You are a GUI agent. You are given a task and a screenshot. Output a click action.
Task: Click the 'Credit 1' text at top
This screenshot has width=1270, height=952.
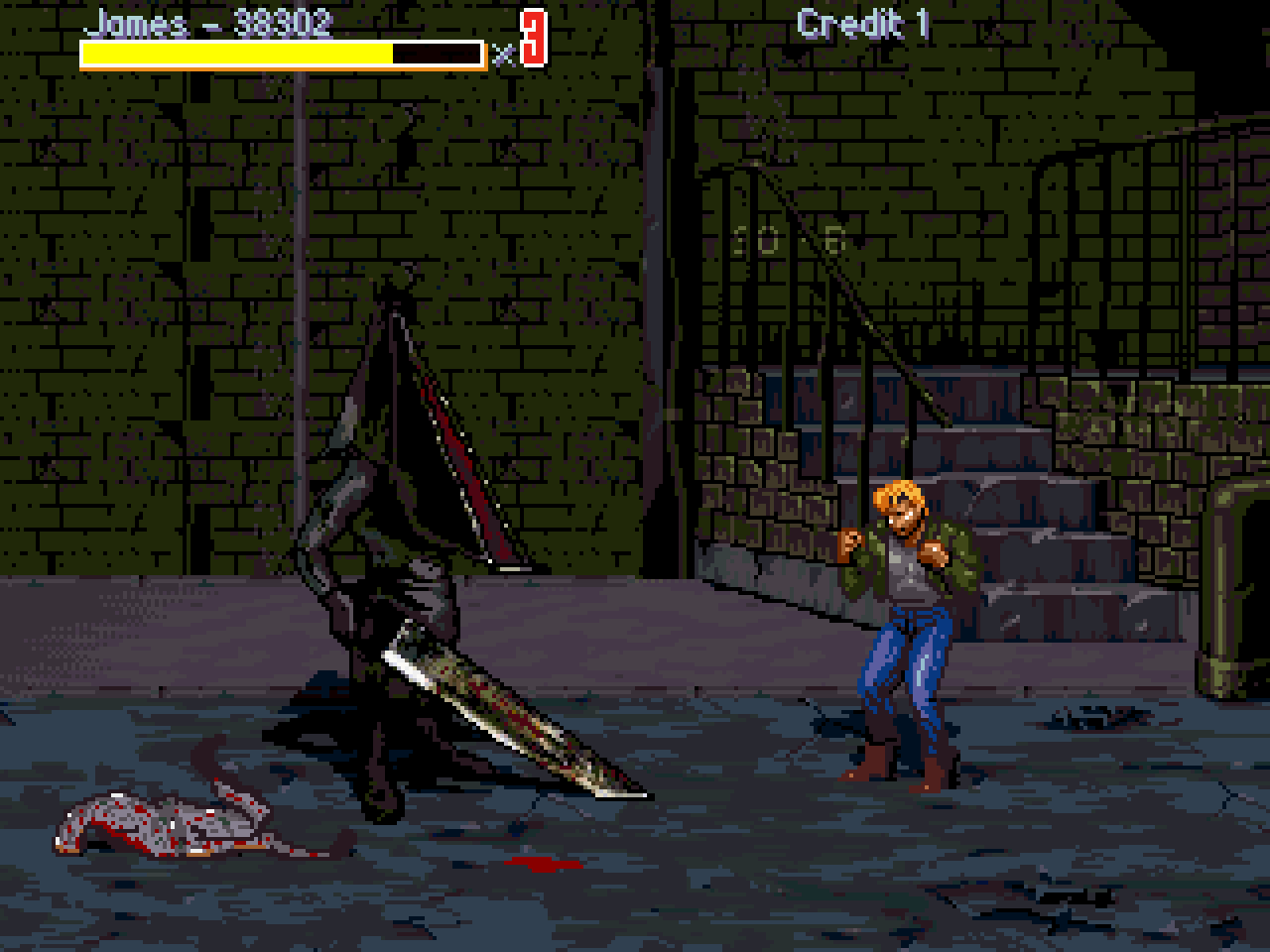click(x=865, y=22)
